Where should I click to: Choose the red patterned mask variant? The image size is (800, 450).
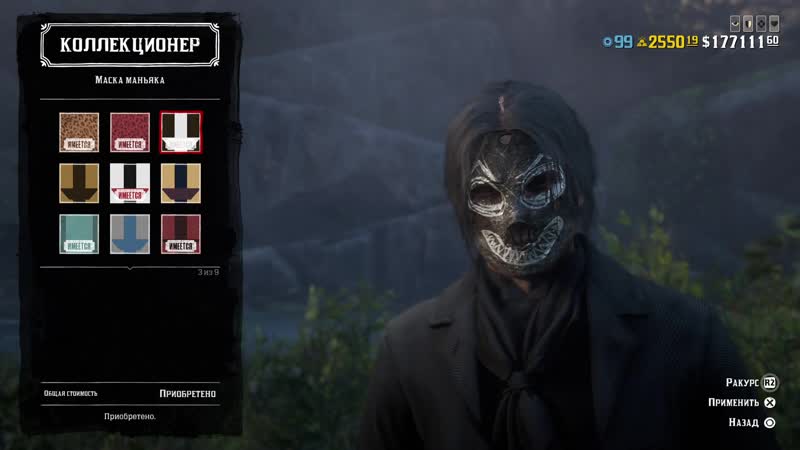130,132
